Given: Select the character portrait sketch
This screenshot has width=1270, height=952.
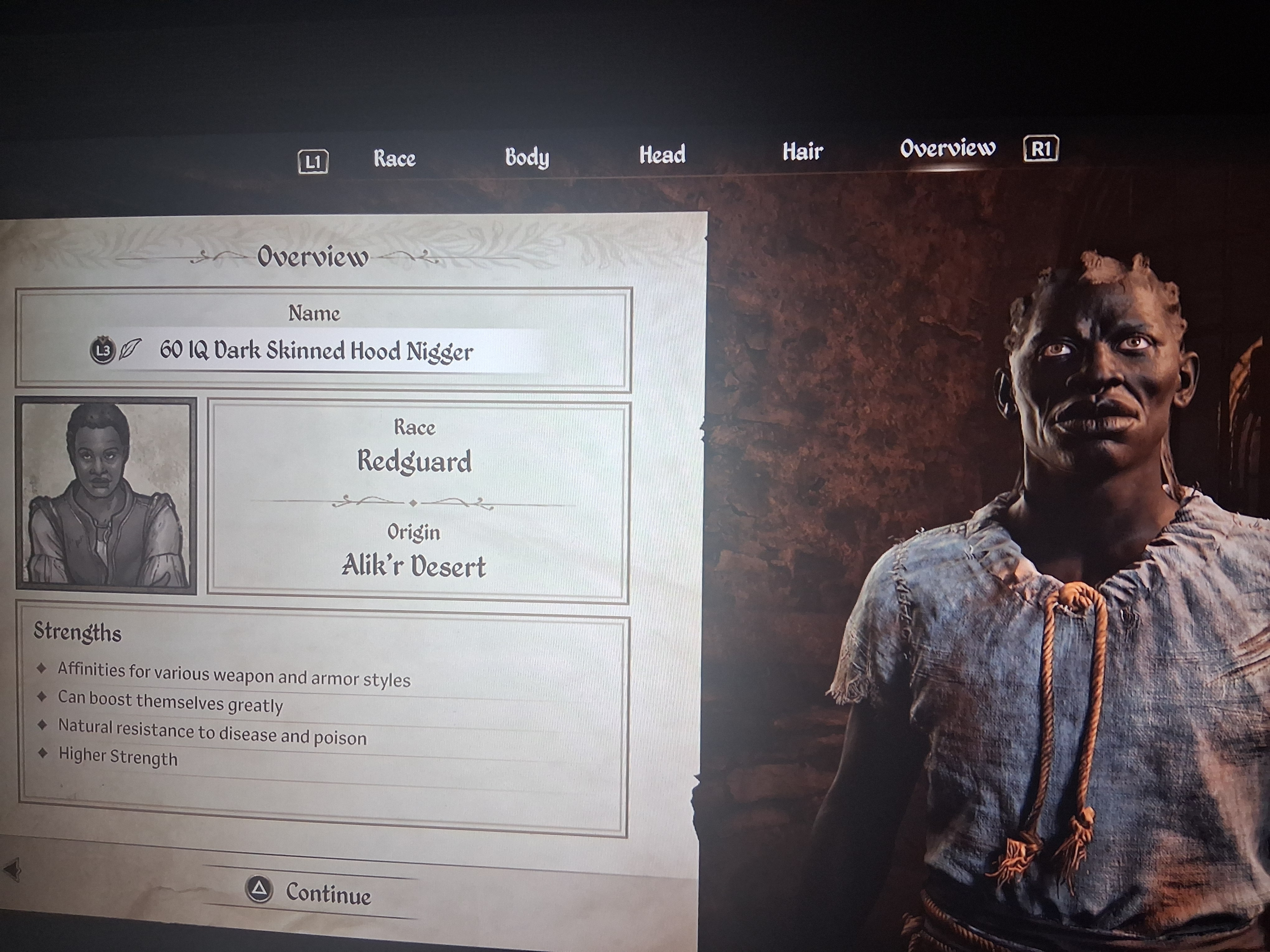Looking at the screenshot, I should (x=106, y=495).
